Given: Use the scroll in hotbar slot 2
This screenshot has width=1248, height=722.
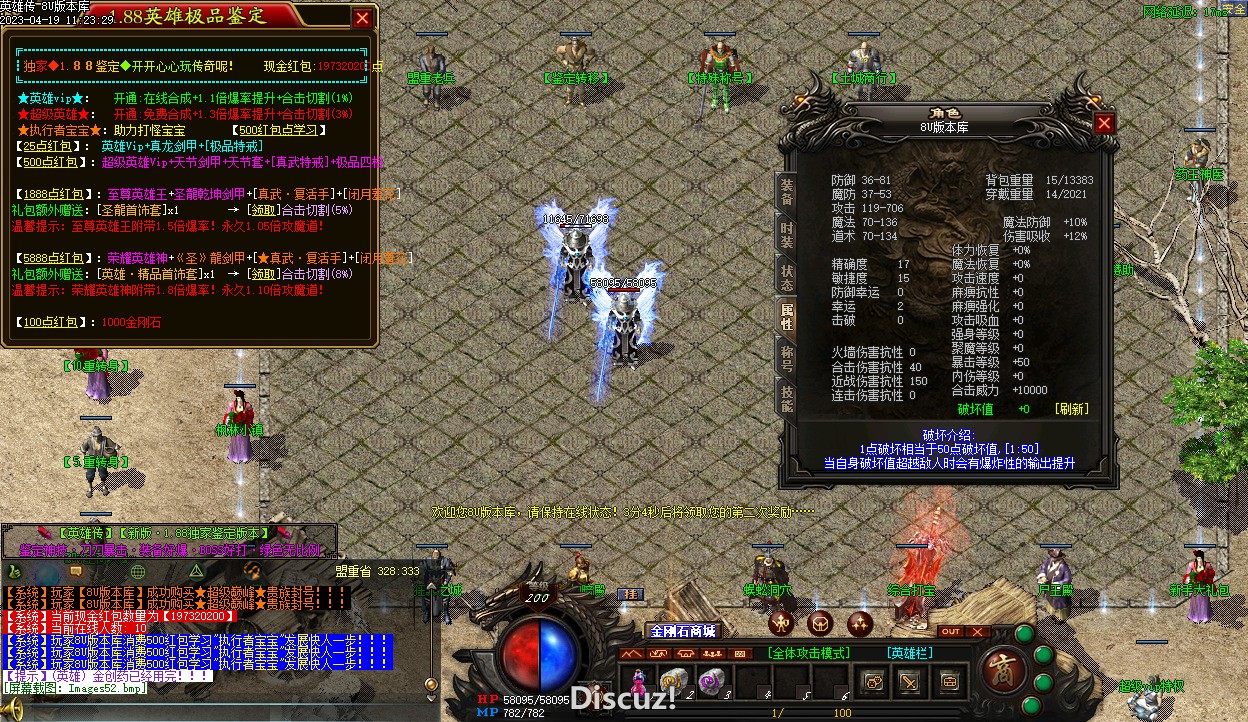Looking at the screenshot, I should [673, 682].
